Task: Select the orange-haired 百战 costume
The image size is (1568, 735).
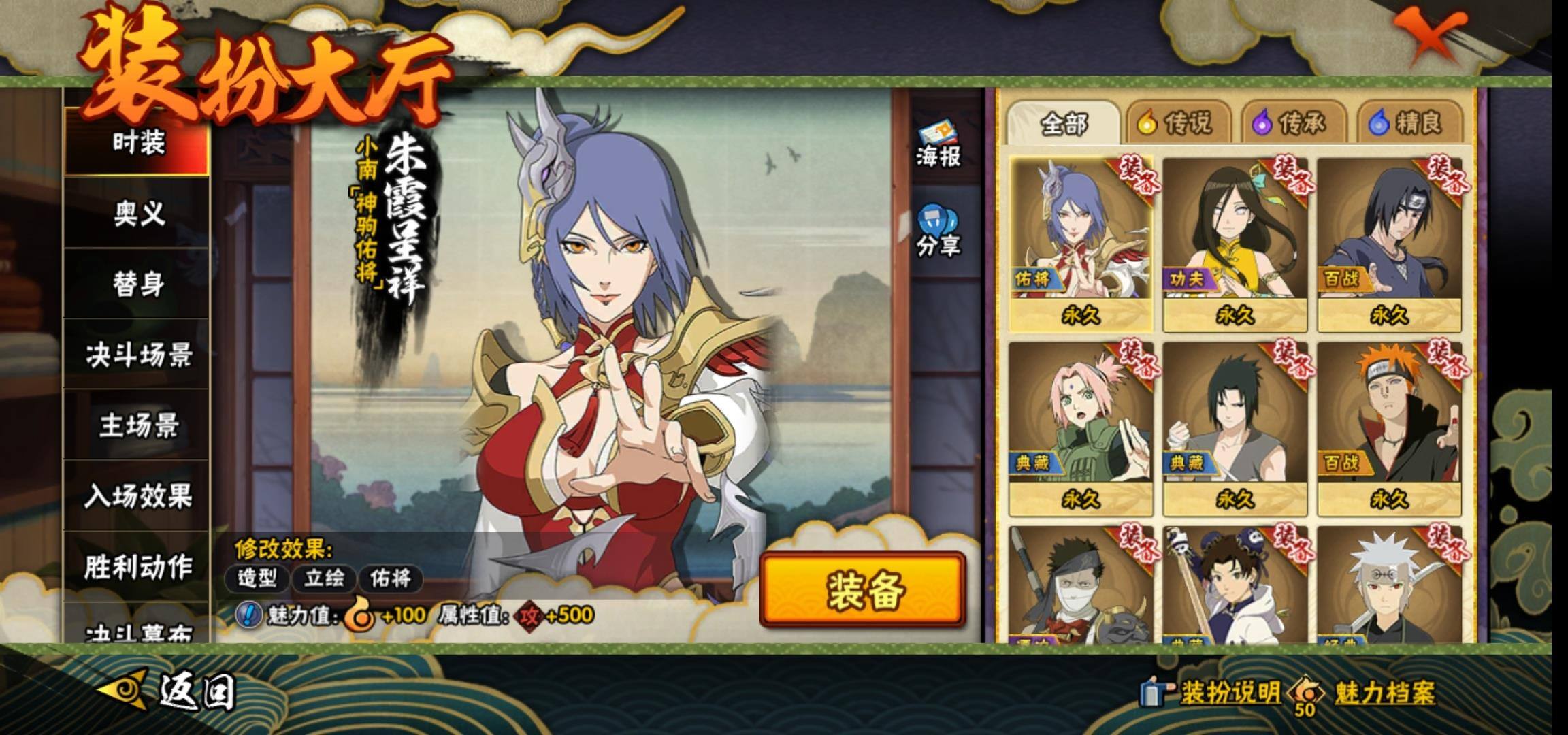Action: [1388, 429]
